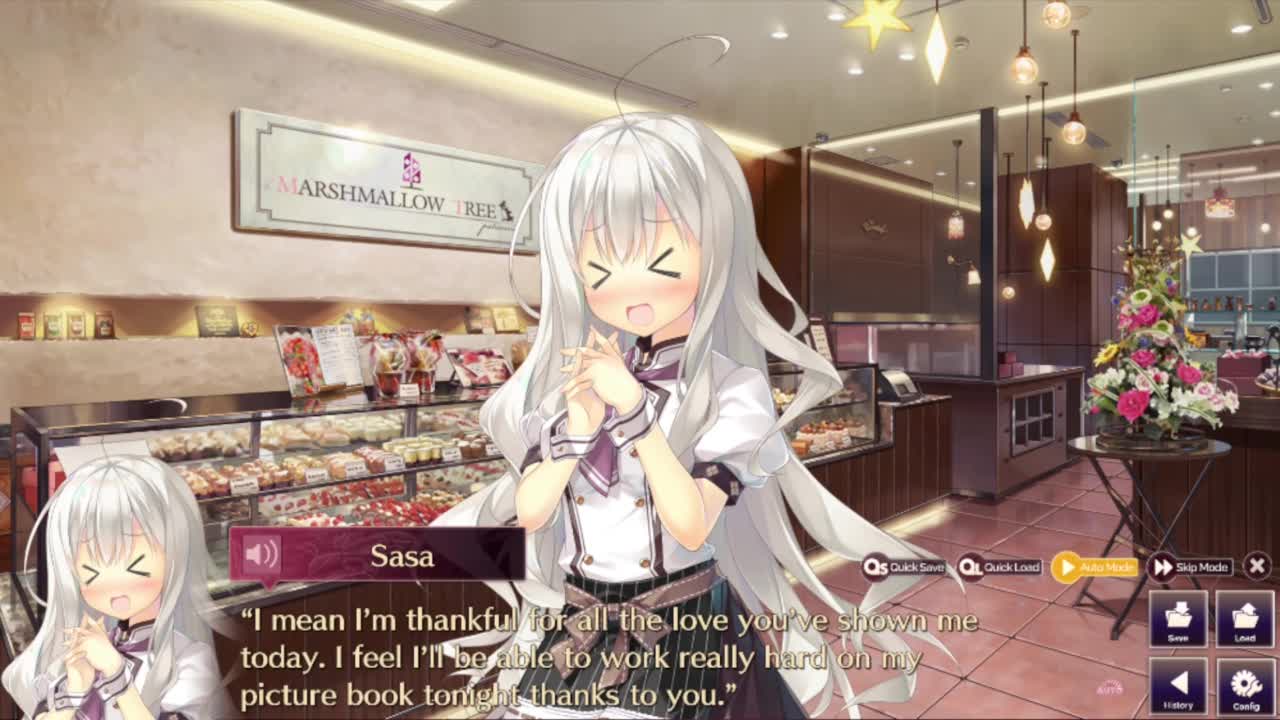Screen dimensions: 1280x720
Task: Activate Skip Mode
Action: [1190, 567]
